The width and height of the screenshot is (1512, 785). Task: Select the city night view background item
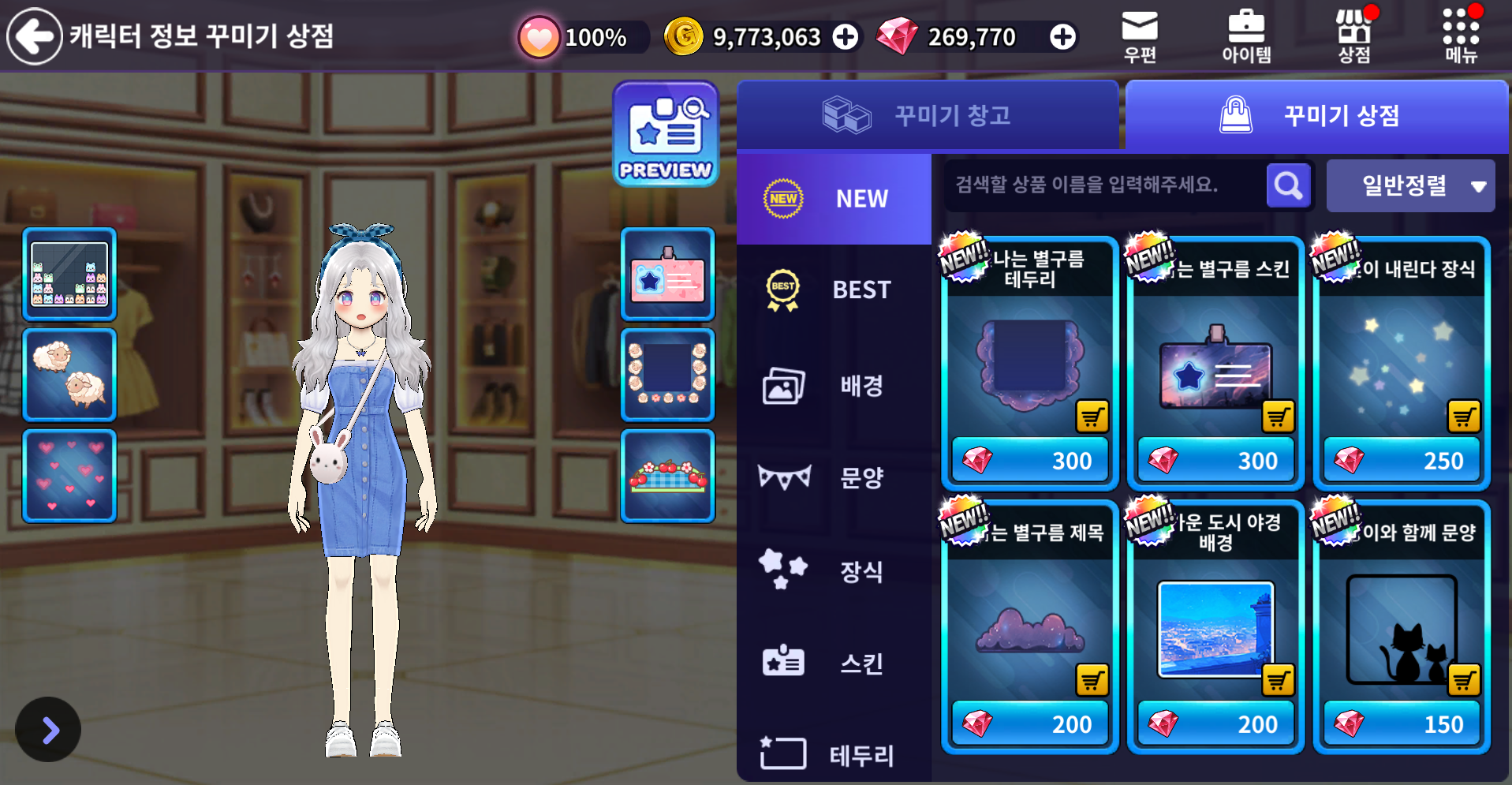1215,627
